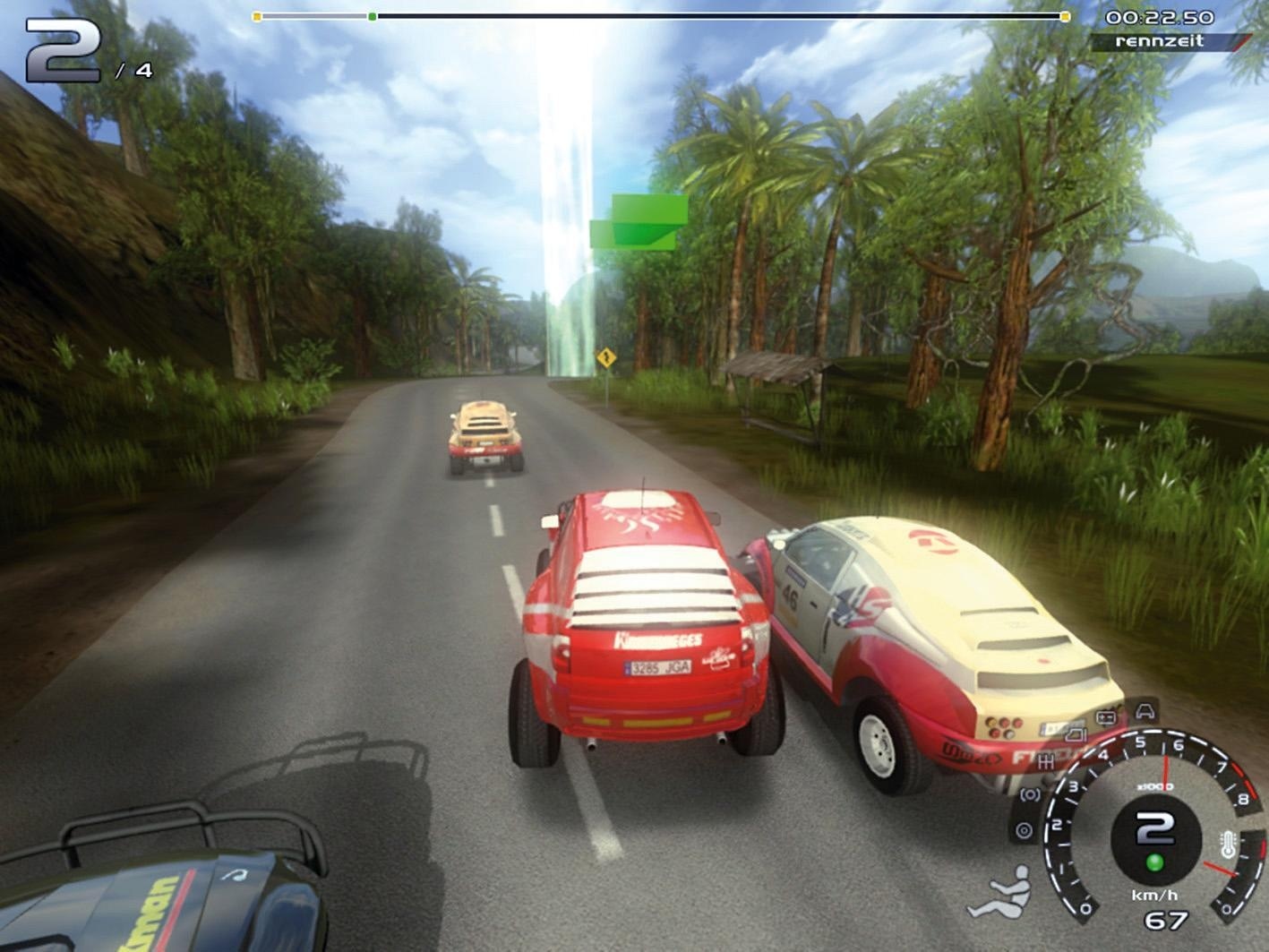Image resolution: width=1269 pixels, height=952 pixels.
Task: Click the battery warning icon
Action: click(x=1105, y=716)
